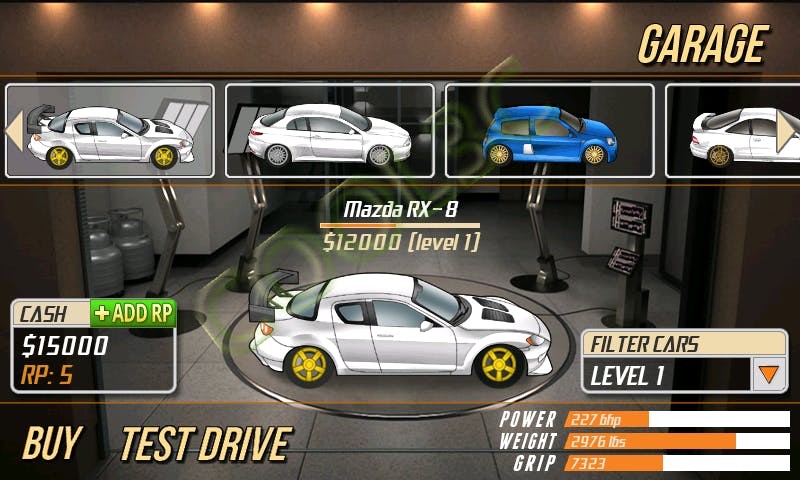Select the blue hatchback car thumbnail
Screen dimensions: 800x480
coord(549,131)
